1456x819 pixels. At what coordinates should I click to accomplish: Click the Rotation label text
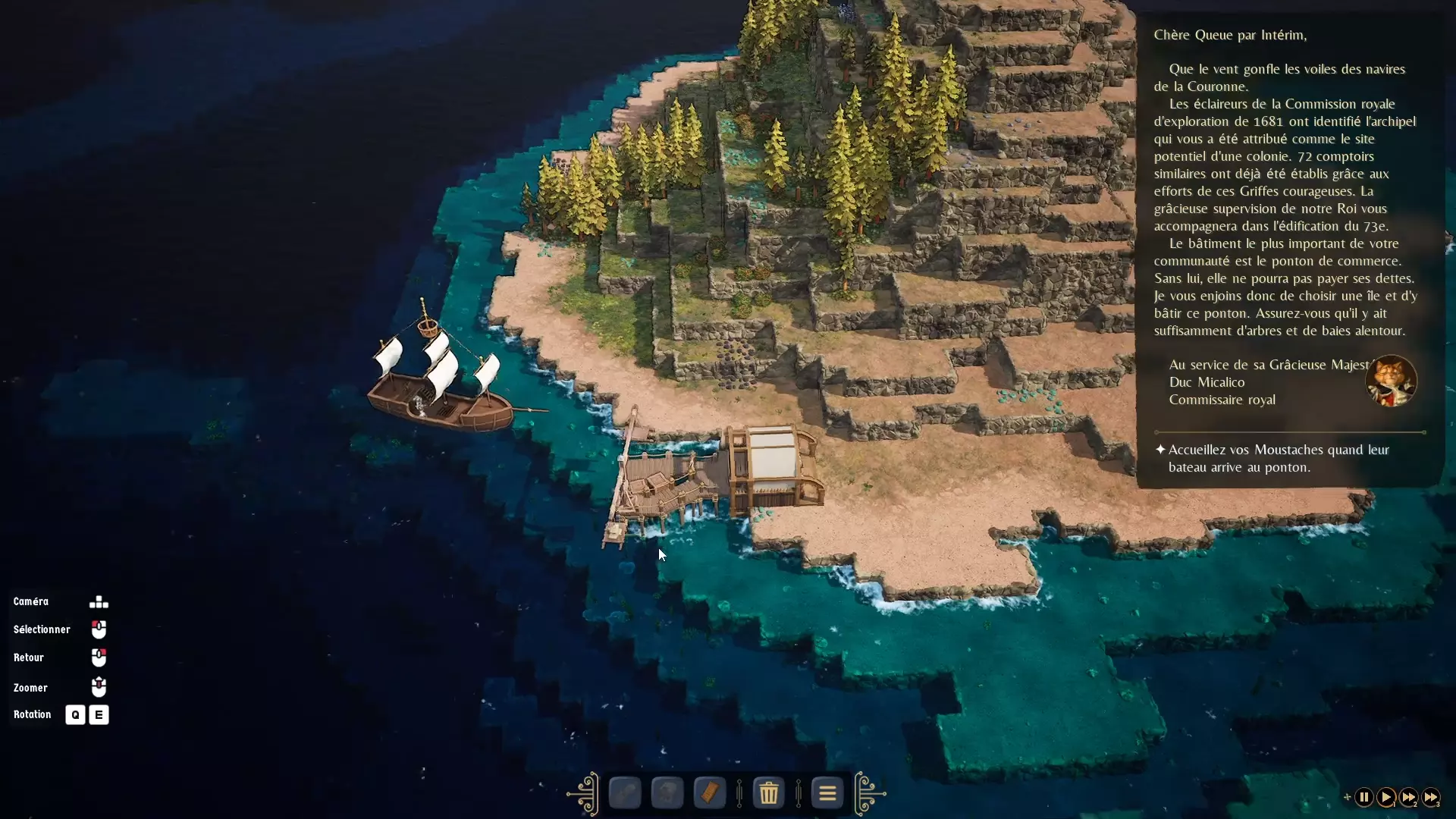[32, 714]
